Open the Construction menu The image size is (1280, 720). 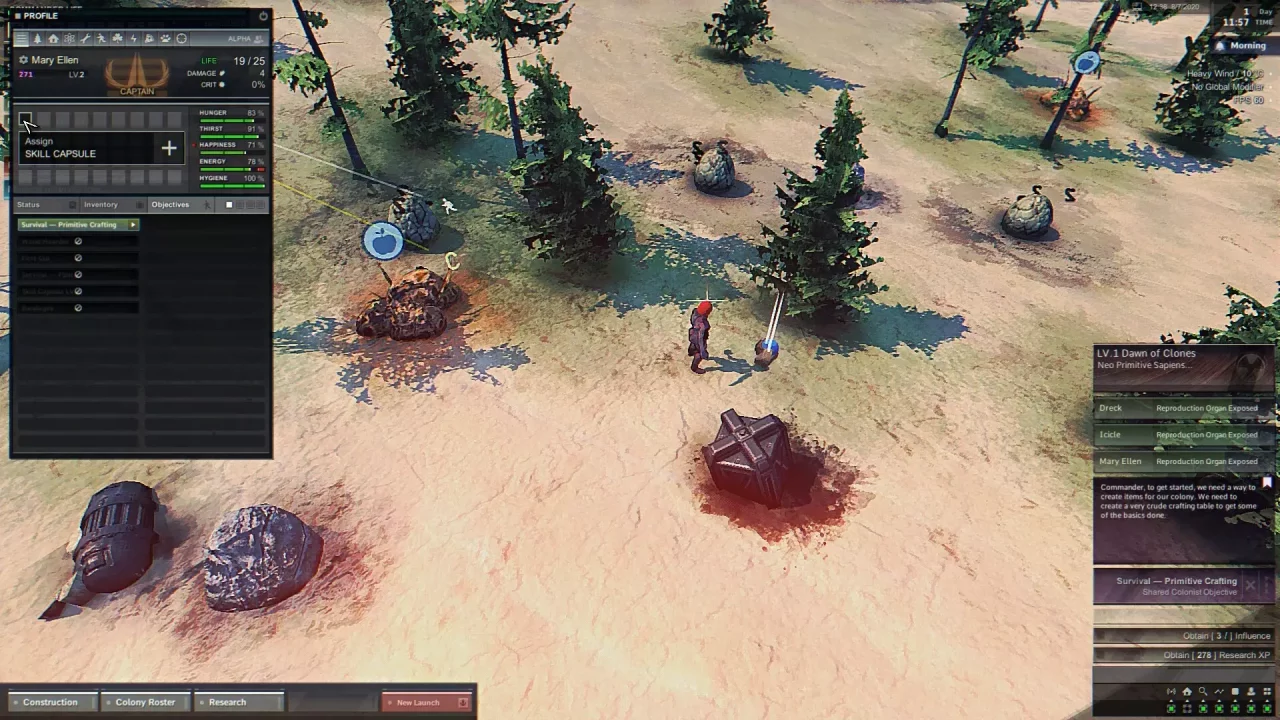pyautogui.click(x=50, y=702)
